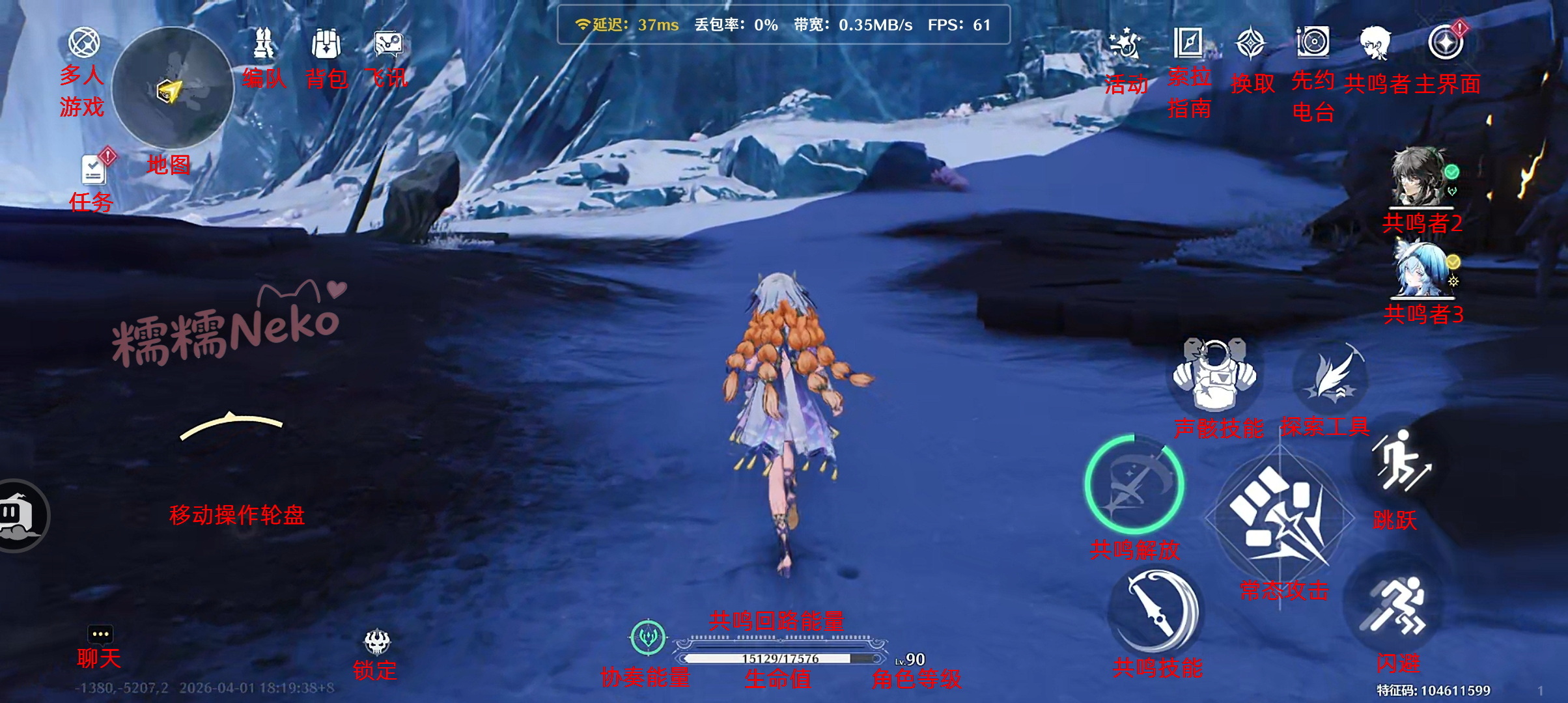Open the events menu
The height and width of the screenshot is (703, 1568).
point(1125,44)
